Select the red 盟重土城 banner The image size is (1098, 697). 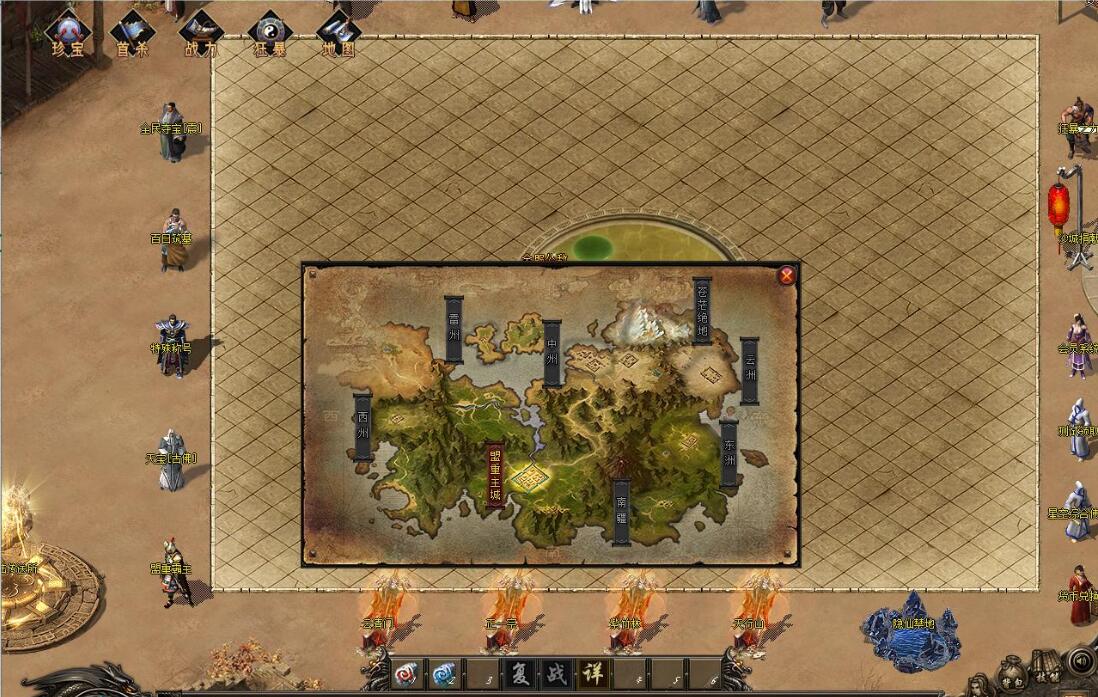(x=494, y=476)
